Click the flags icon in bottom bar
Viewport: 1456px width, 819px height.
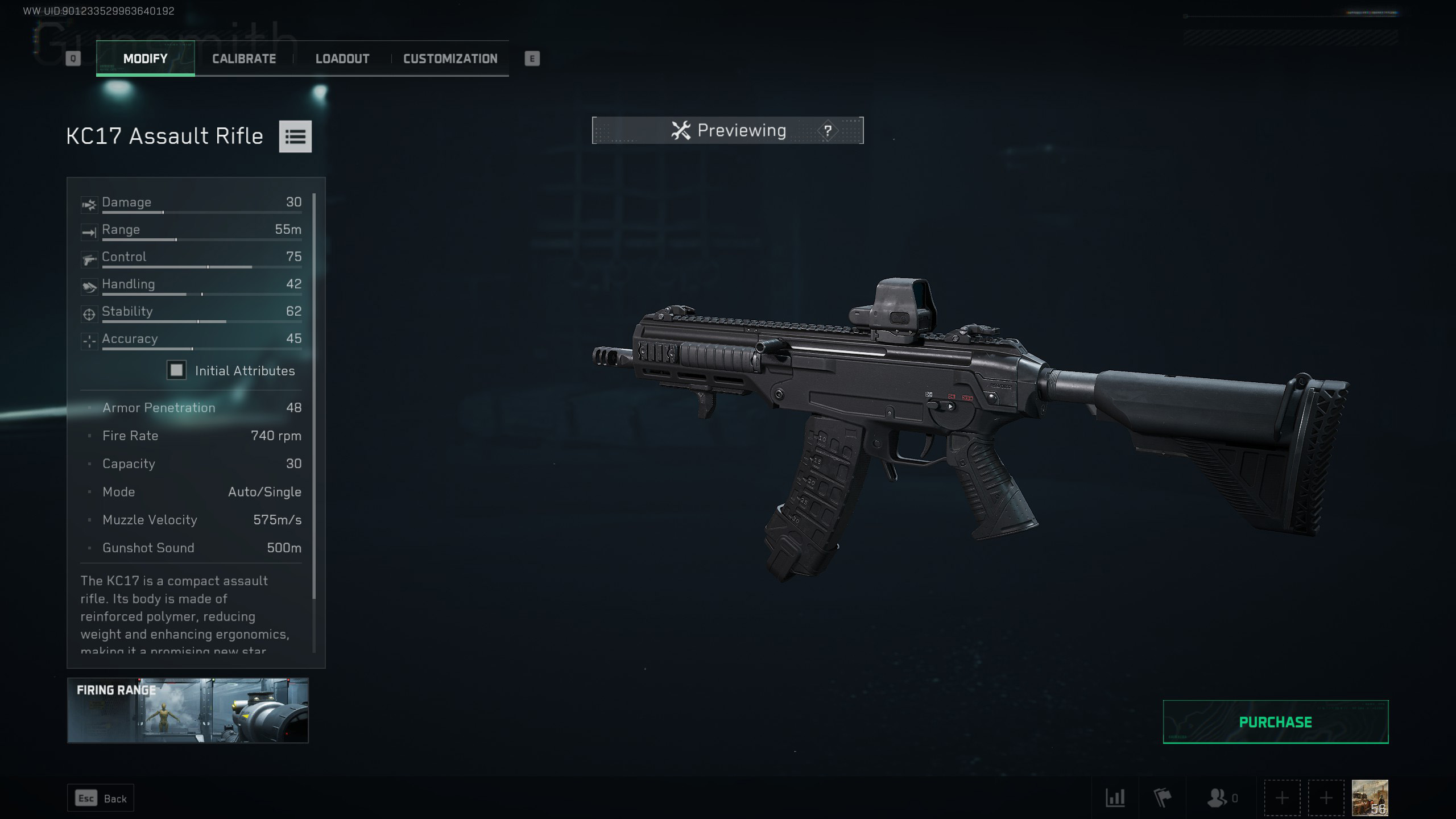(x=1163, y=798)
